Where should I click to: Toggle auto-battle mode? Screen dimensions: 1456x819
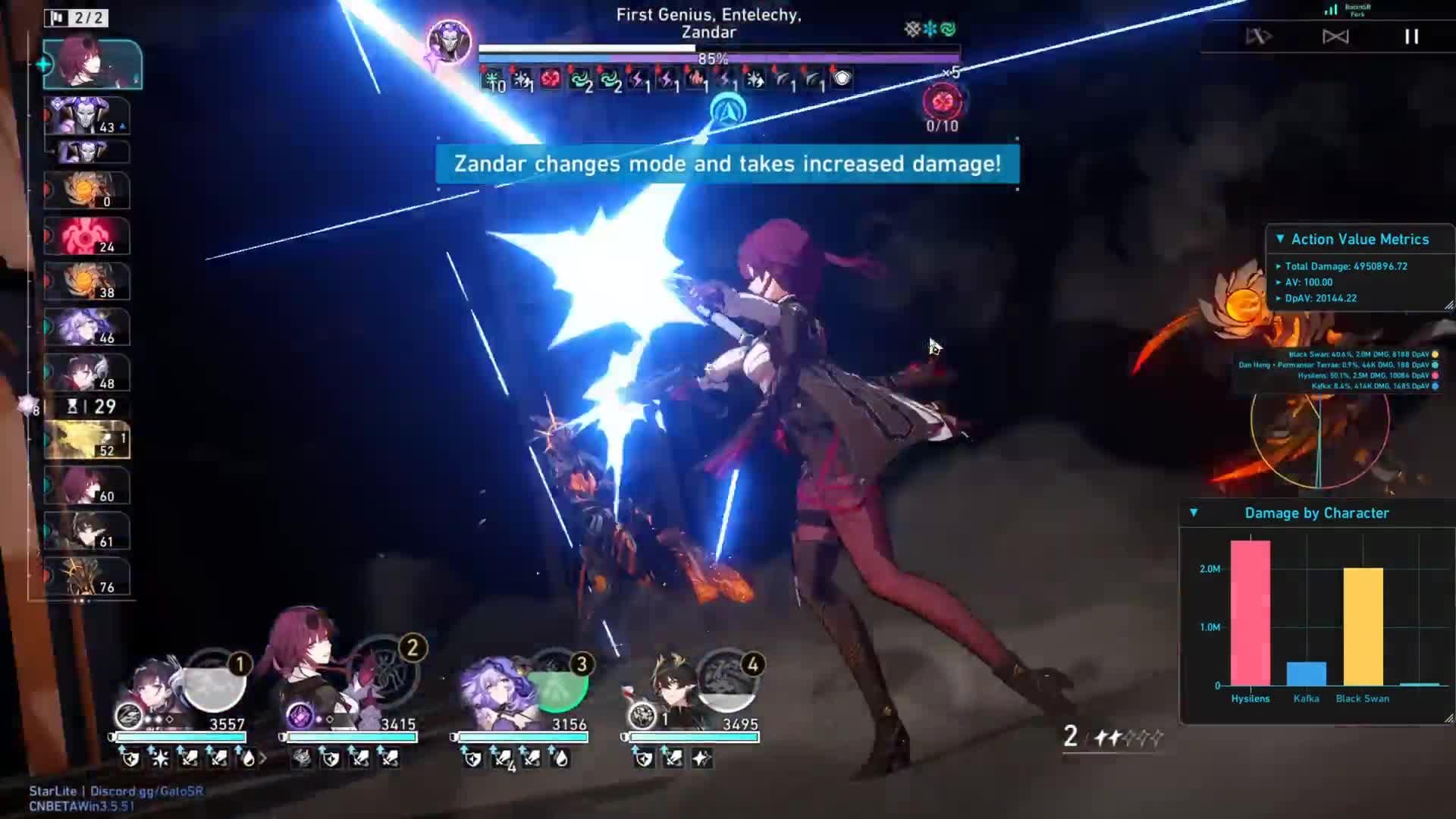coord(1259,36)
